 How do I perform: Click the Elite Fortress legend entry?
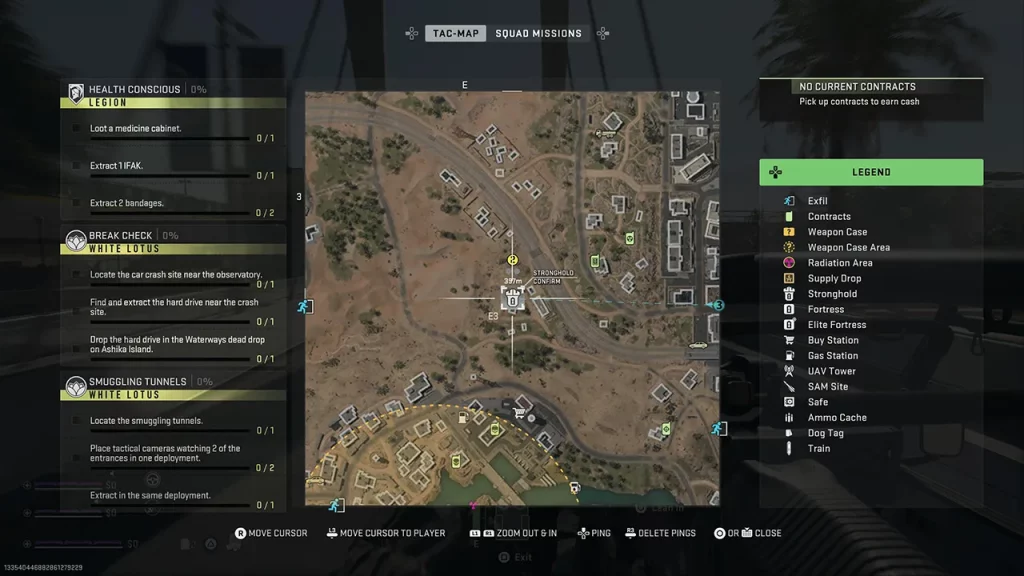(837, 325)
